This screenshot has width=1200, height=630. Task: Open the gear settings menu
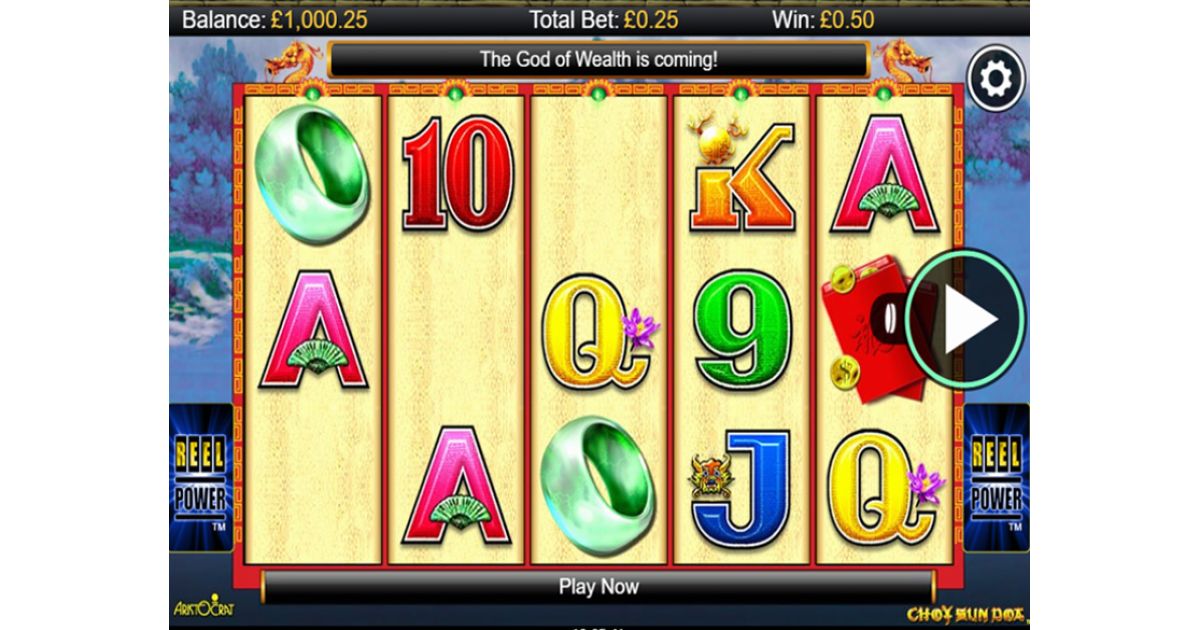tap(996, 78)
